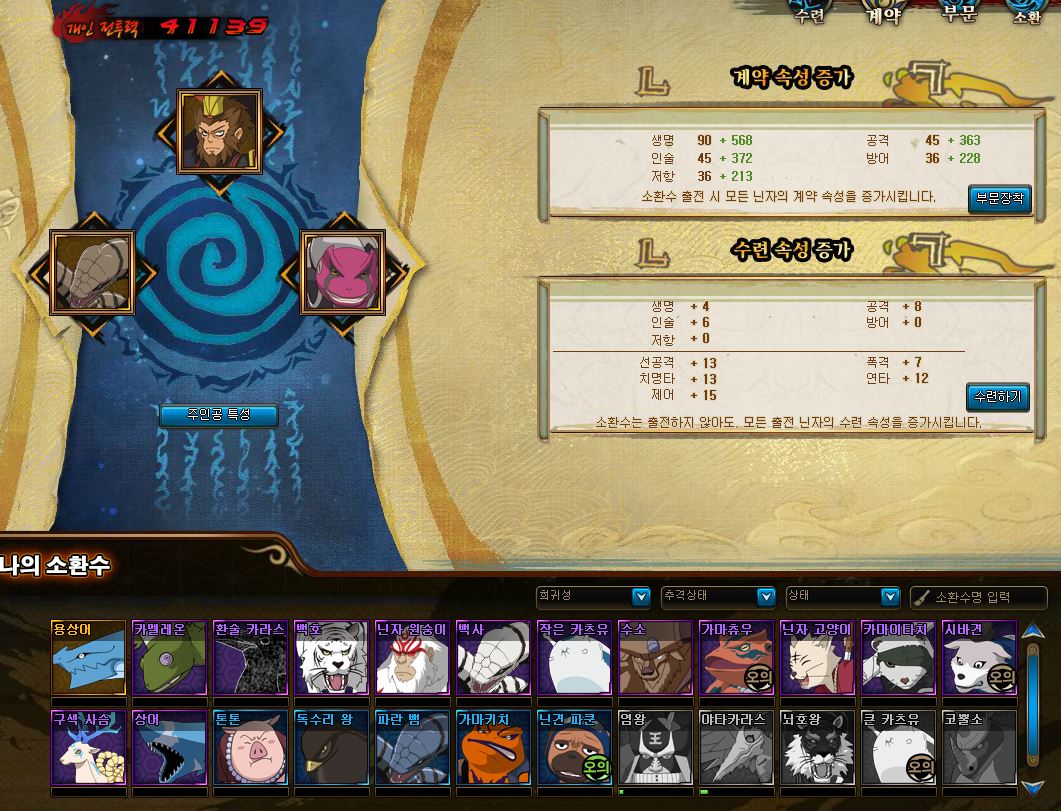Select the monkey king summon slot
The height and width of the screenshot is (811, 1061).
click(x=219, y=131)
